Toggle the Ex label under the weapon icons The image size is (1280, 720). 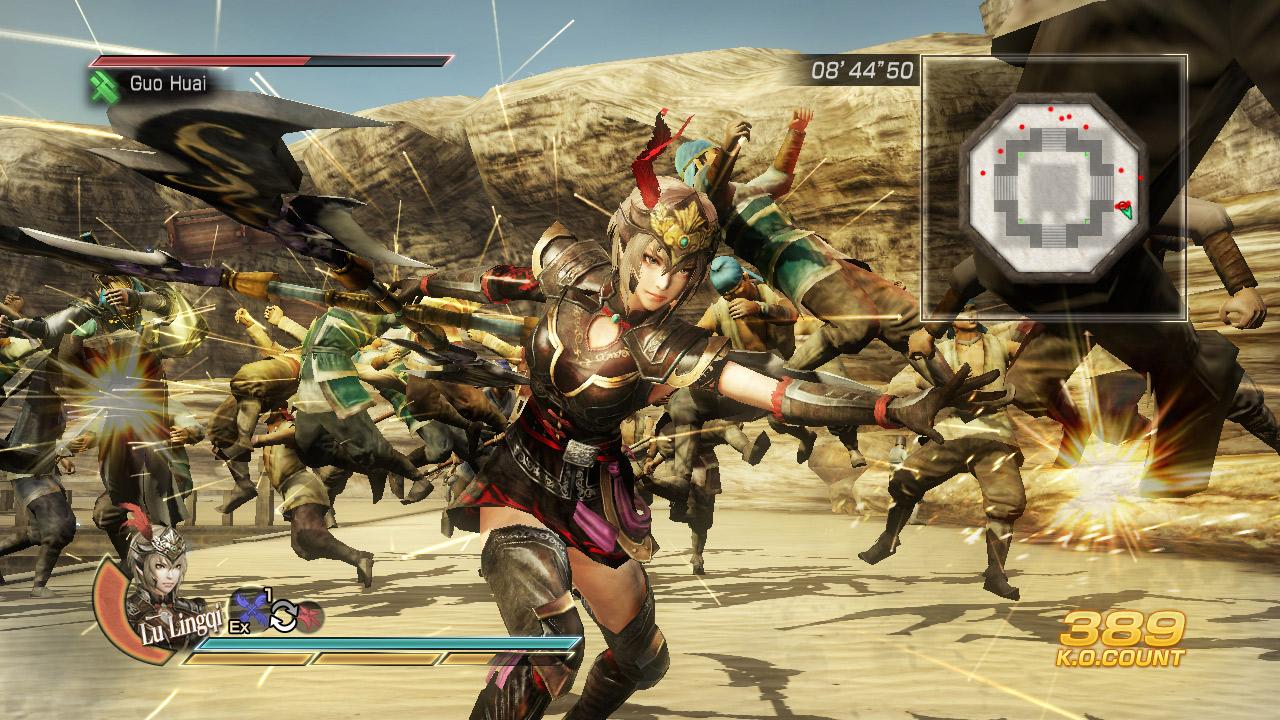point(240,626)
